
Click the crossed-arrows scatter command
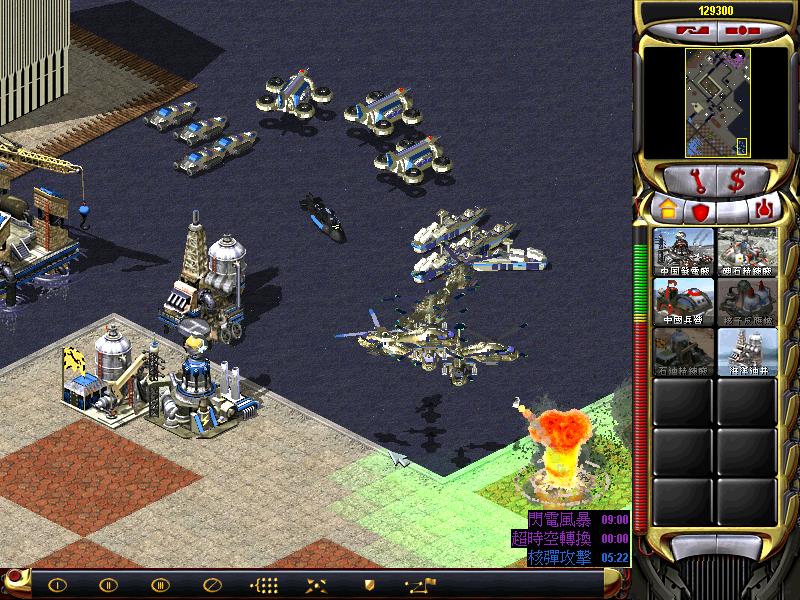pyautogui.click(x=316, y=584)
